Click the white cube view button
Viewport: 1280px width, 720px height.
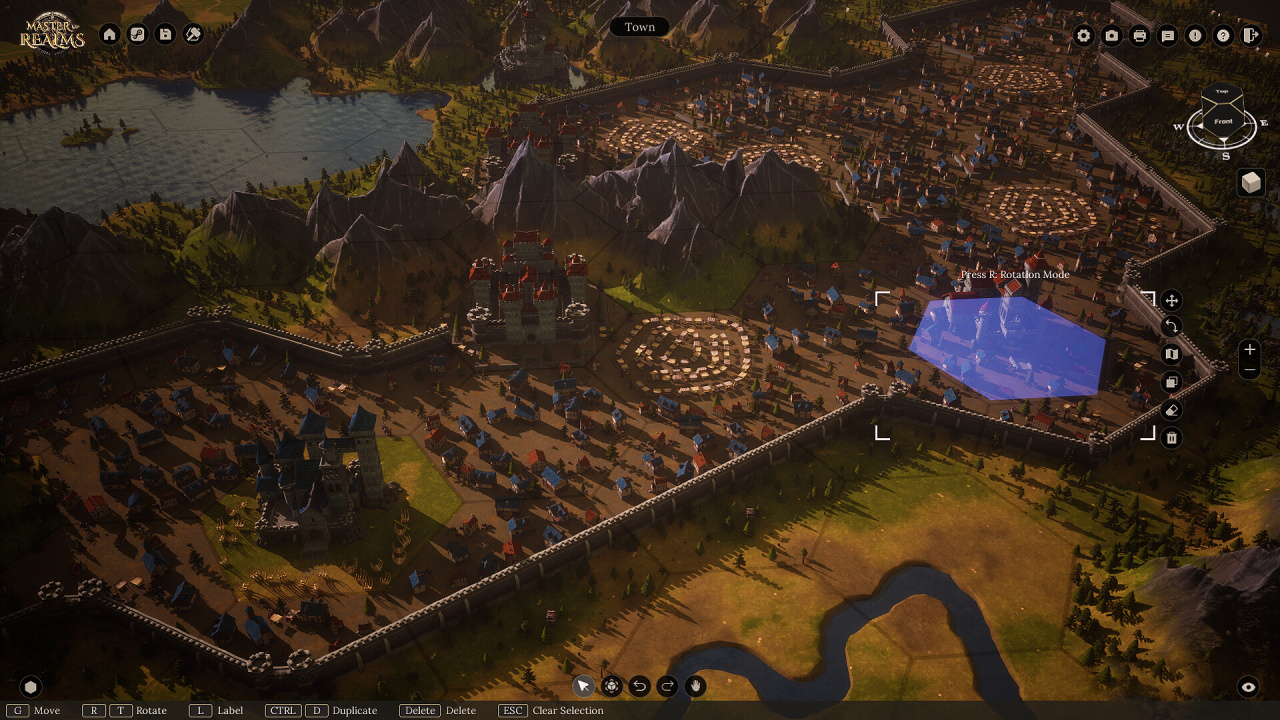1251,182
